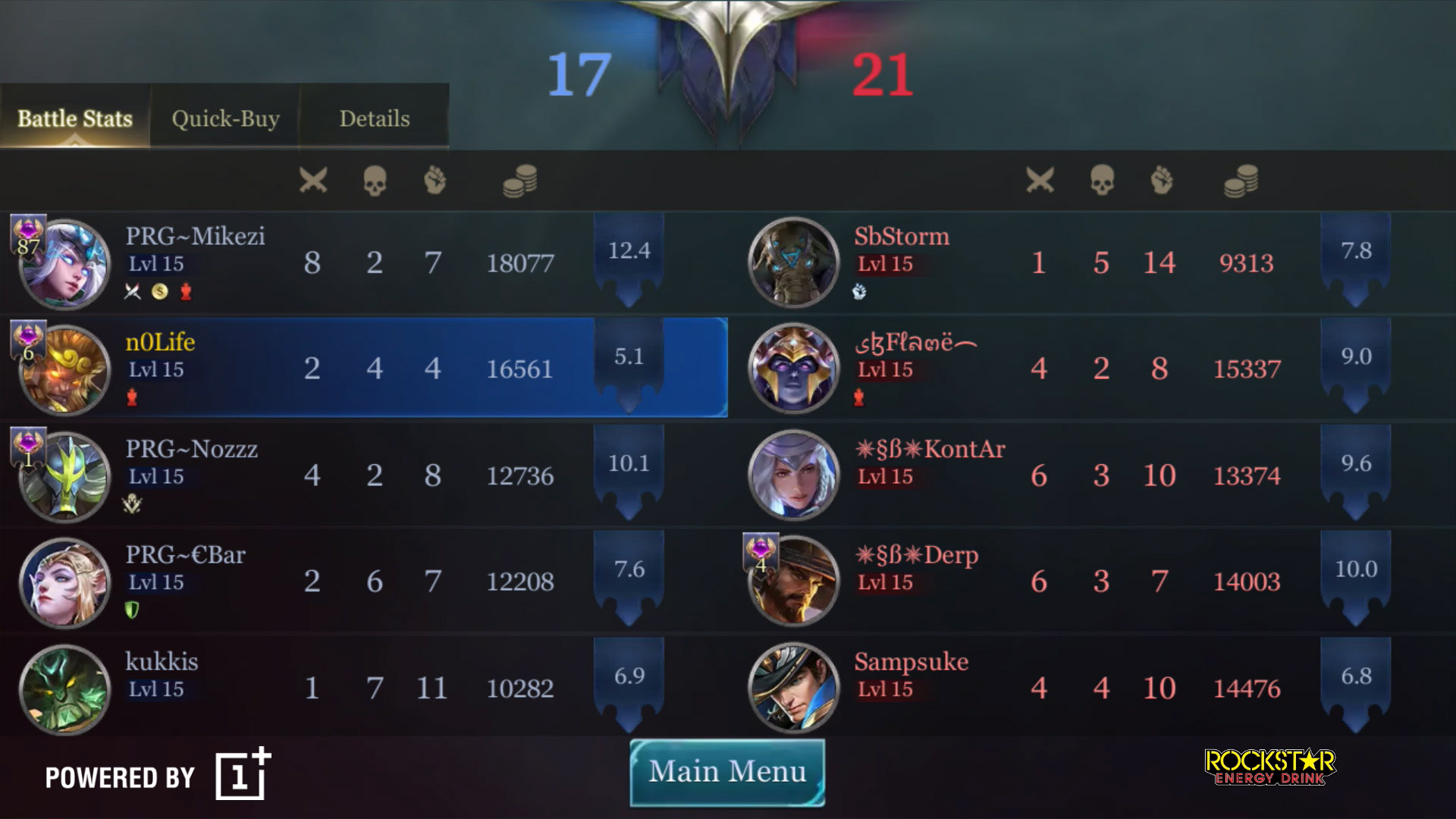This screenshot has height=819, width=1456.
Task: Click PRG~Nozzz's hero portrait
Action: [65, 476]
